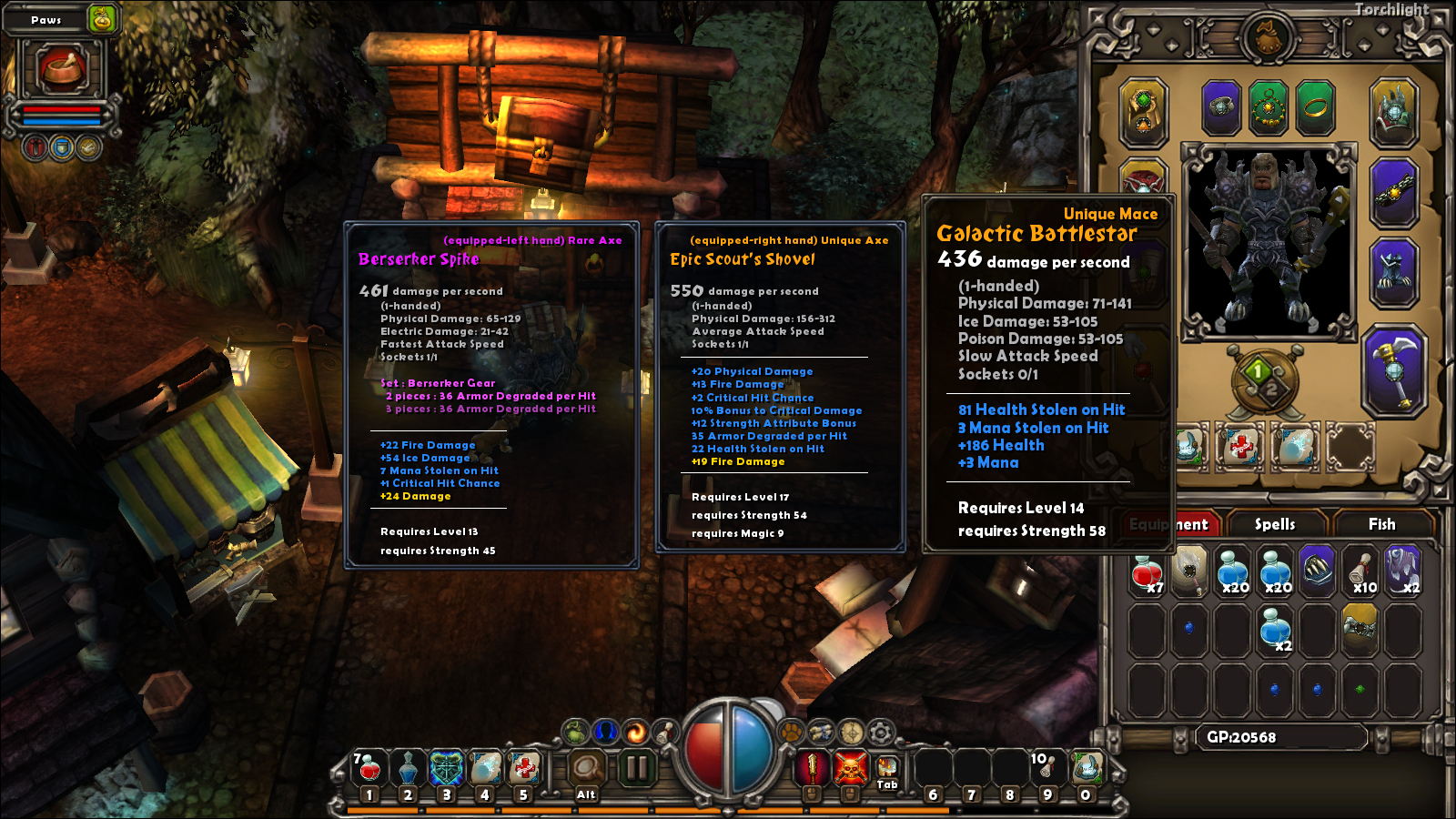Open the compass map icon

pyautogui.click(x=853, y=733)
